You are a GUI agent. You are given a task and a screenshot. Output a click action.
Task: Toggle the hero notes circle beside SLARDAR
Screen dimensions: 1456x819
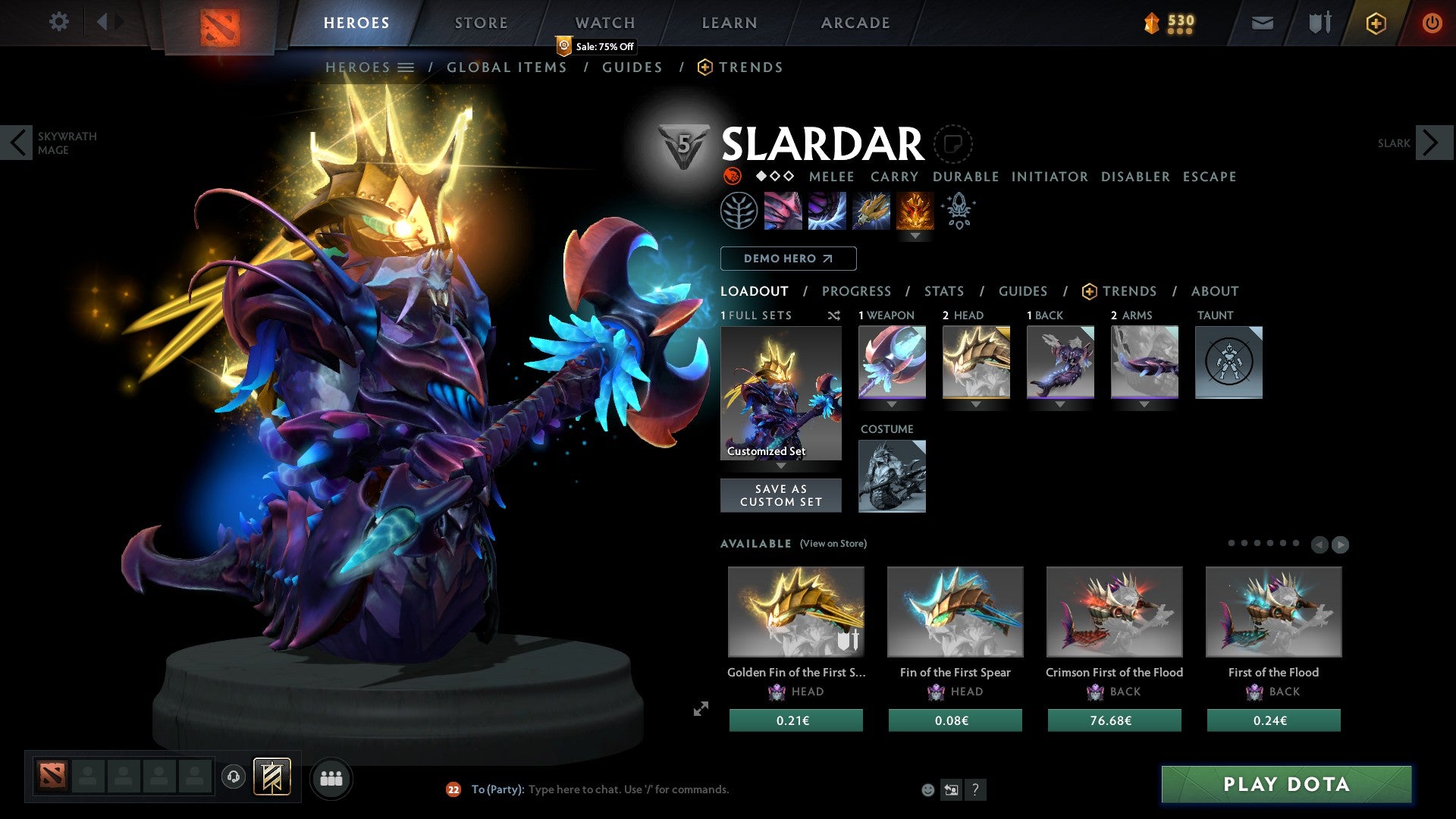(953, 144)
